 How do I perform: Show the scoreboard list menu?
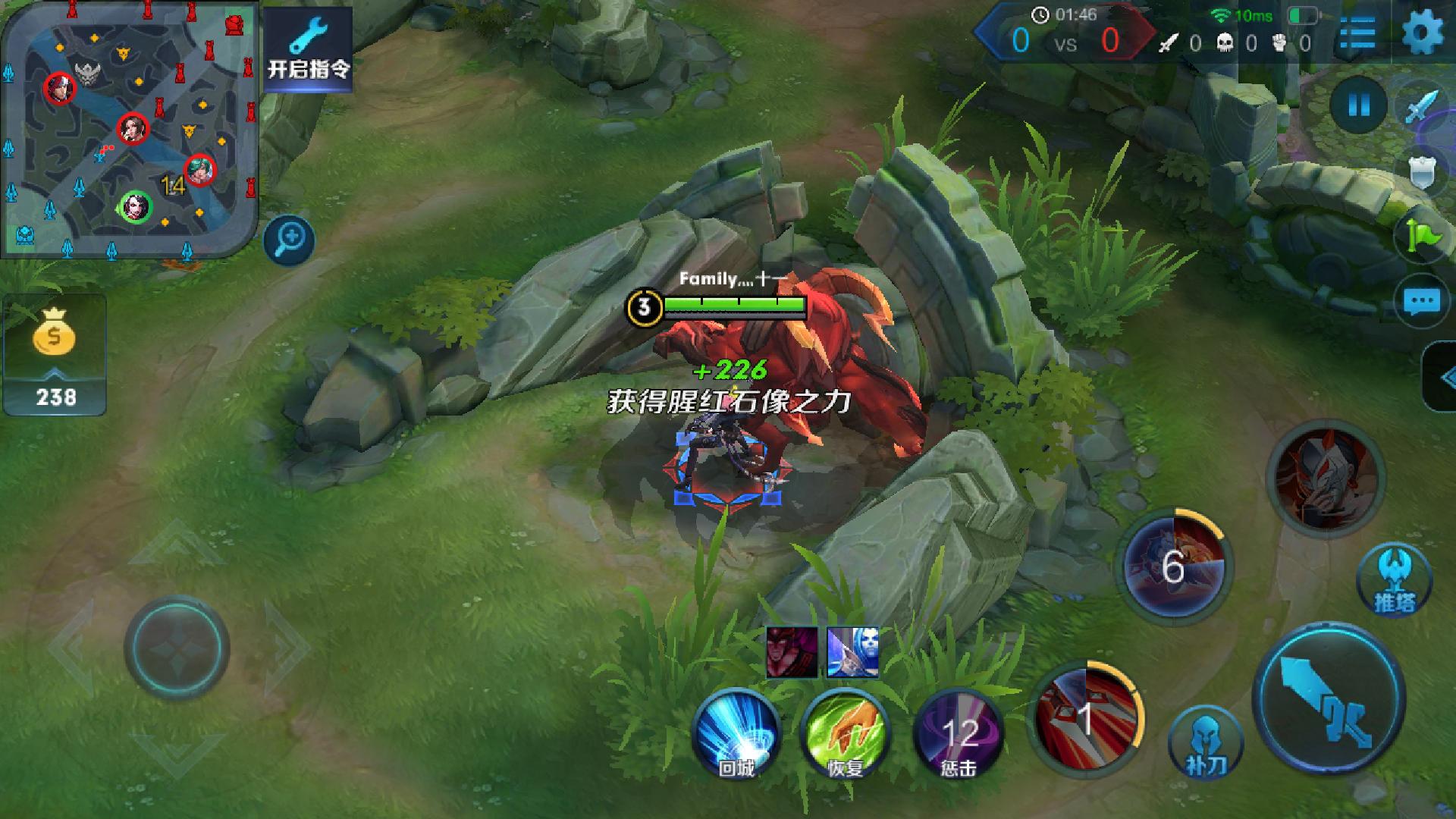1357,34
